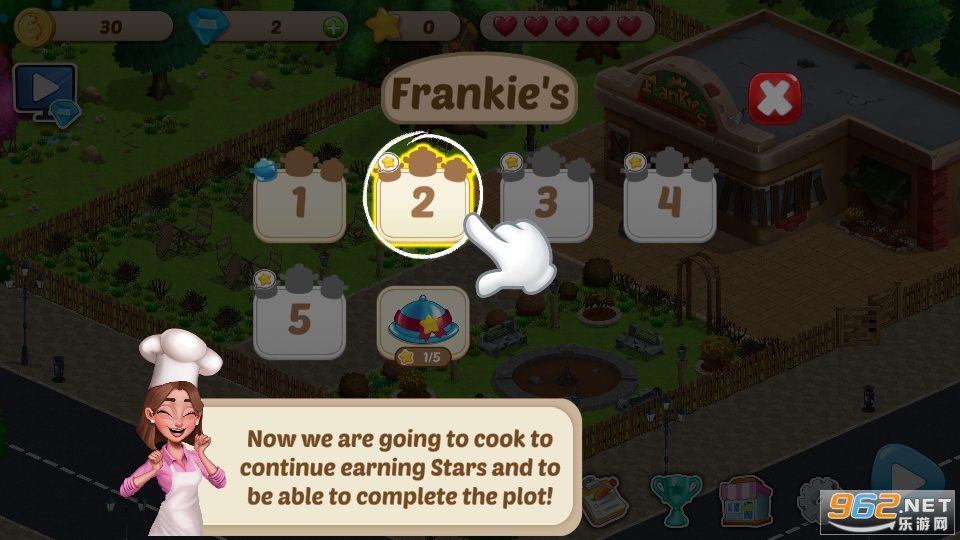Viewport: 960px width, 540px height.
Task: Watch video ad for free diamonds
Action: click(x=45, y=92)
